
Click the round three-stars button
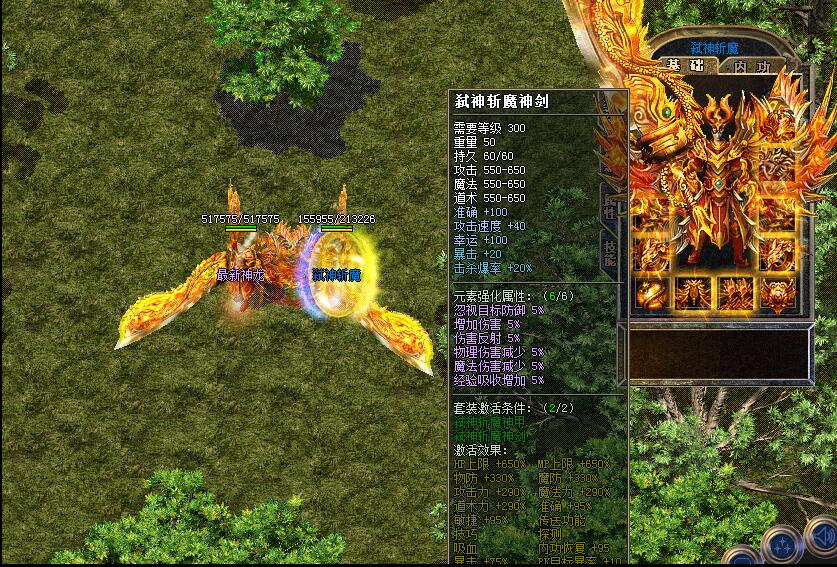coord(782,546)
